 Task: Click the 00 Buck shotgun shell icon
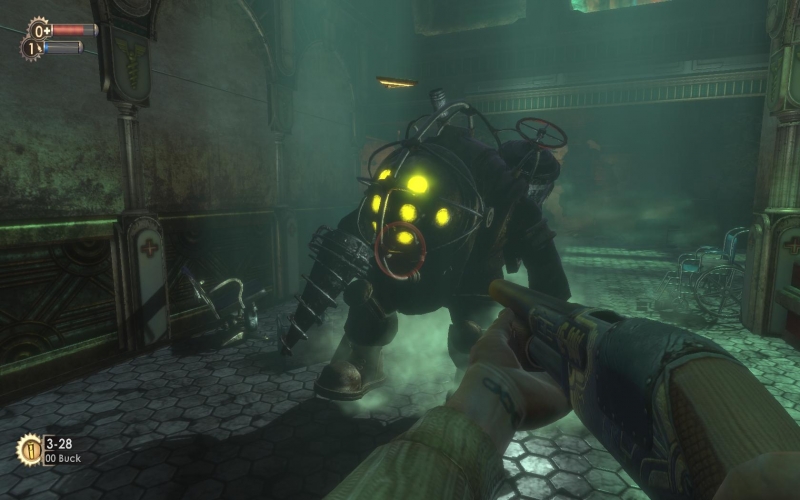tap(30, 449)
